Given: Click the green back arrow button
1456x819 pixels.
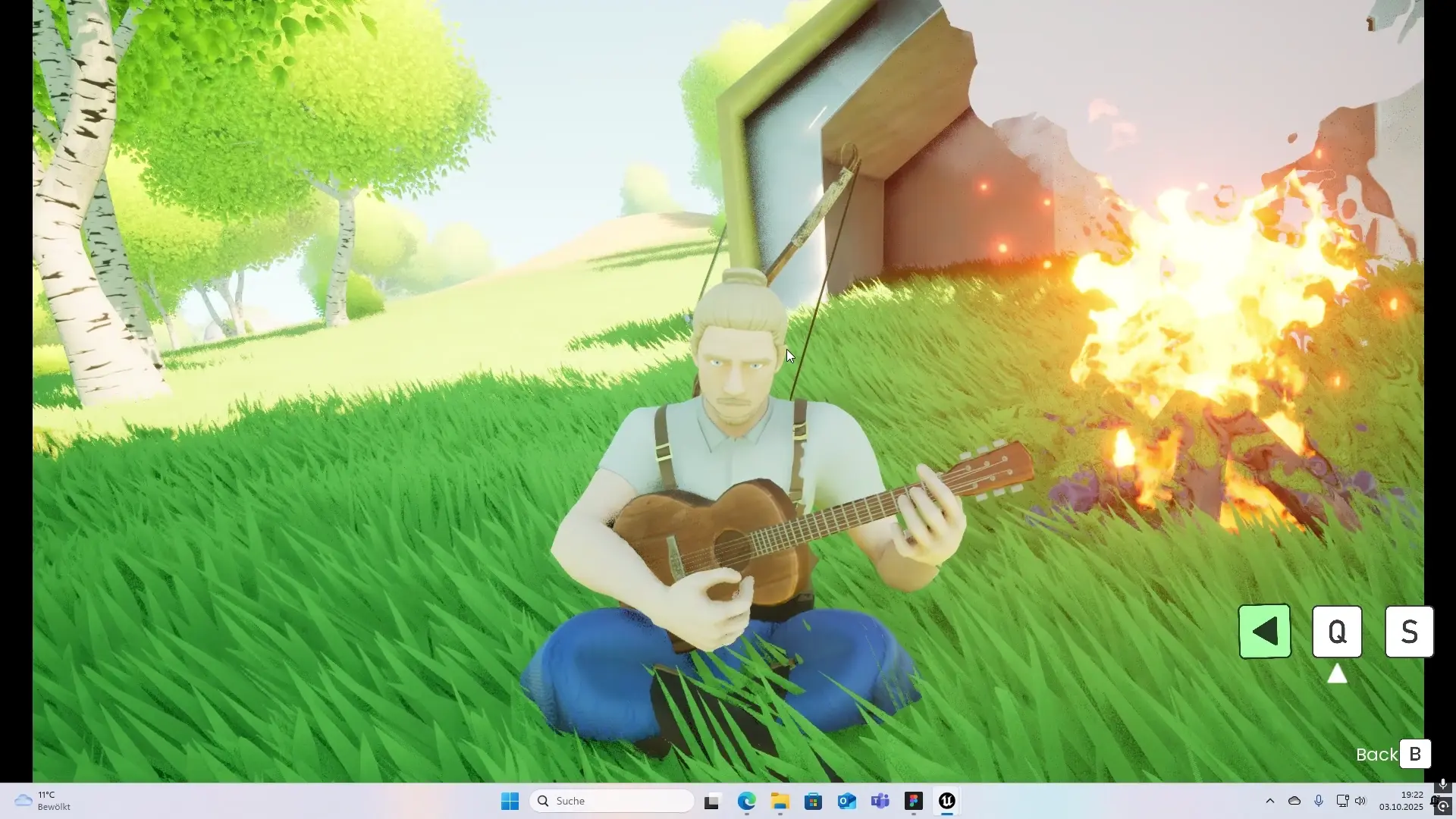Looking at the screenshot, I should (1263, 631).
